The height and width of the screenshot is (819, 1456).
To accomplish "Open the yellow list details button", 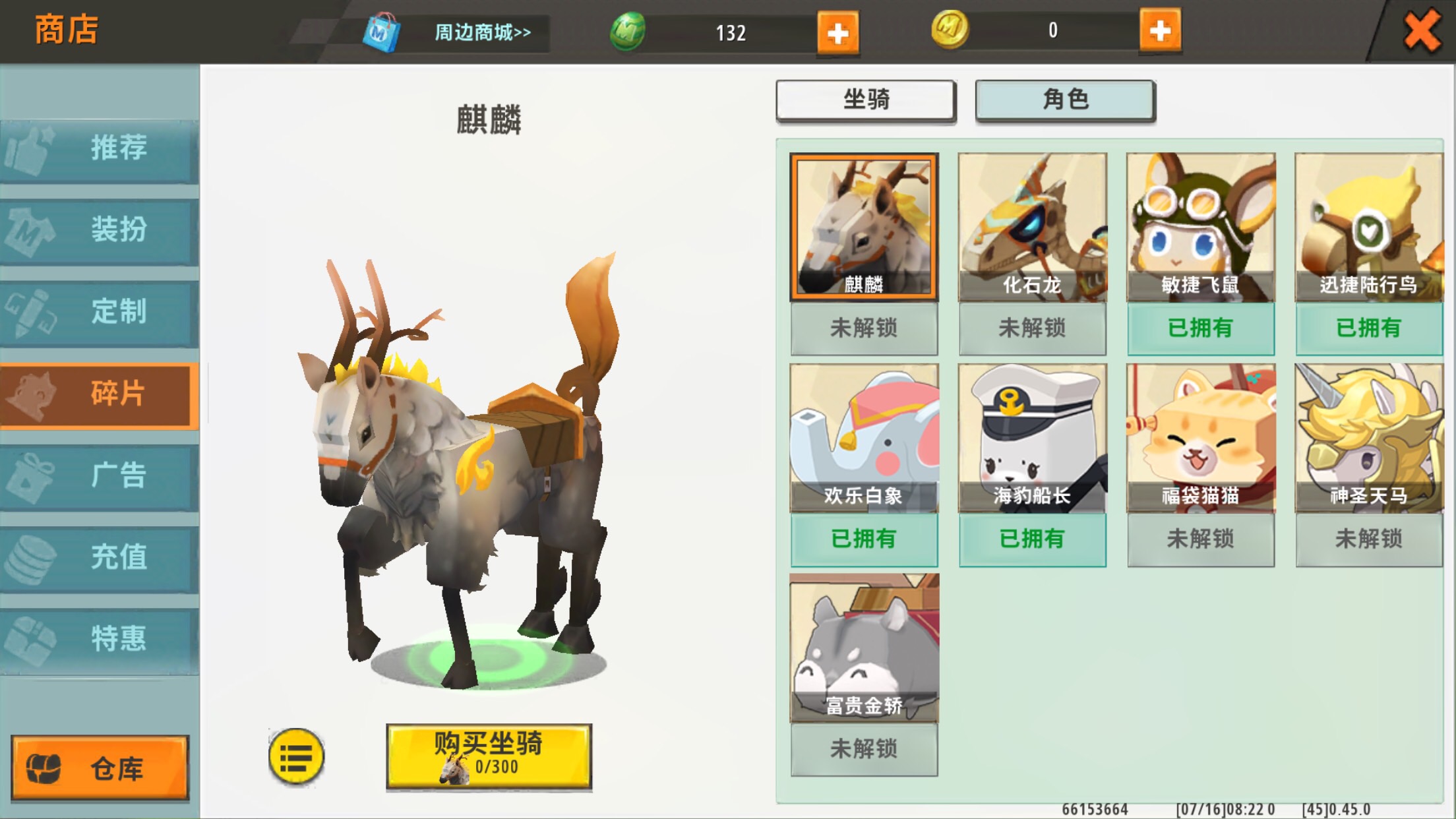I will [x=296, y=757].
